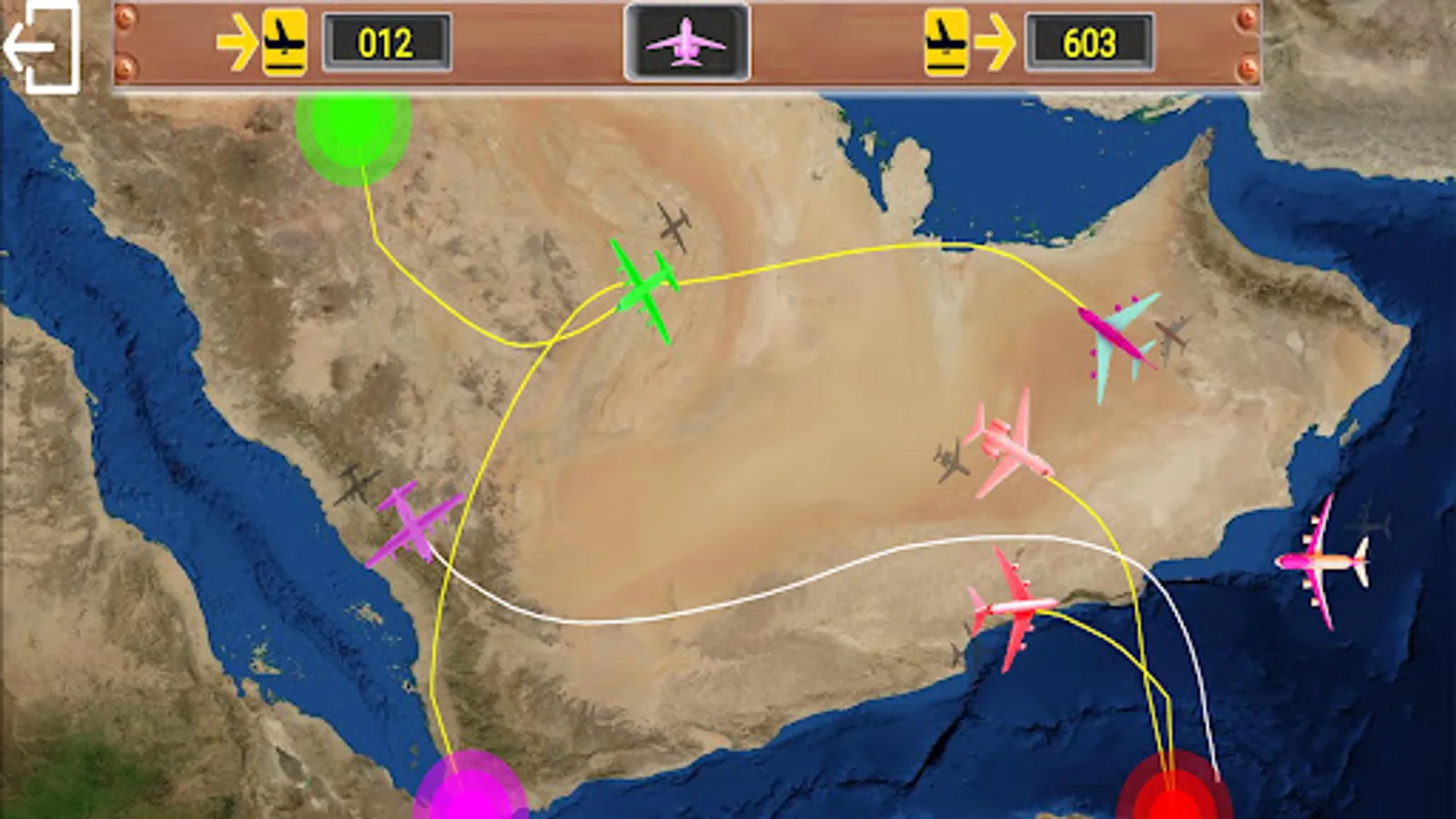Tap the plane shadow near the purple plane
Image resolution: width=1456 pixels, height=819 pixels.
tap(358, 482)
